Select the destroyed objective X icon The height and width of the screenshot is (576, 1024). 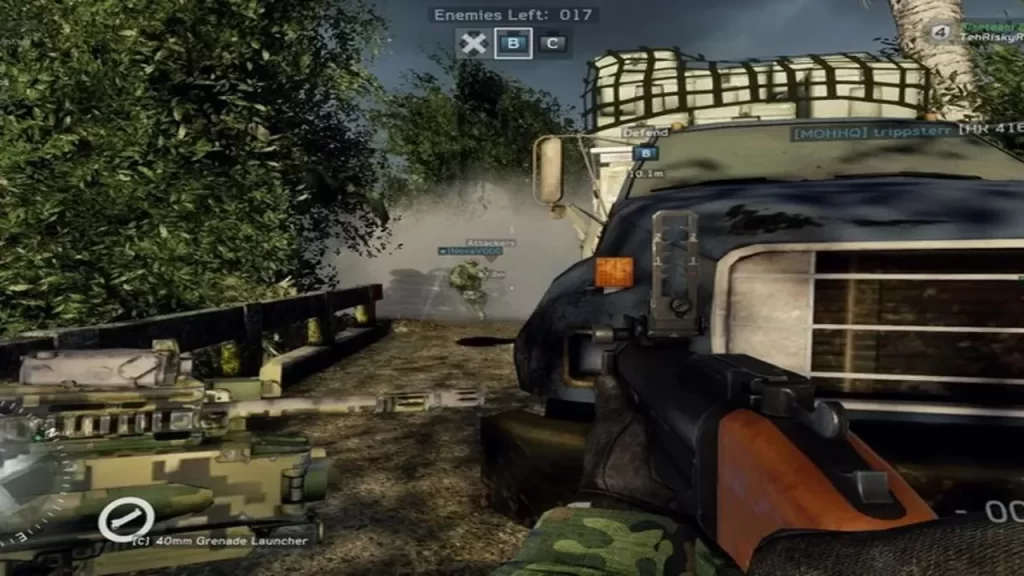[473, 43]
